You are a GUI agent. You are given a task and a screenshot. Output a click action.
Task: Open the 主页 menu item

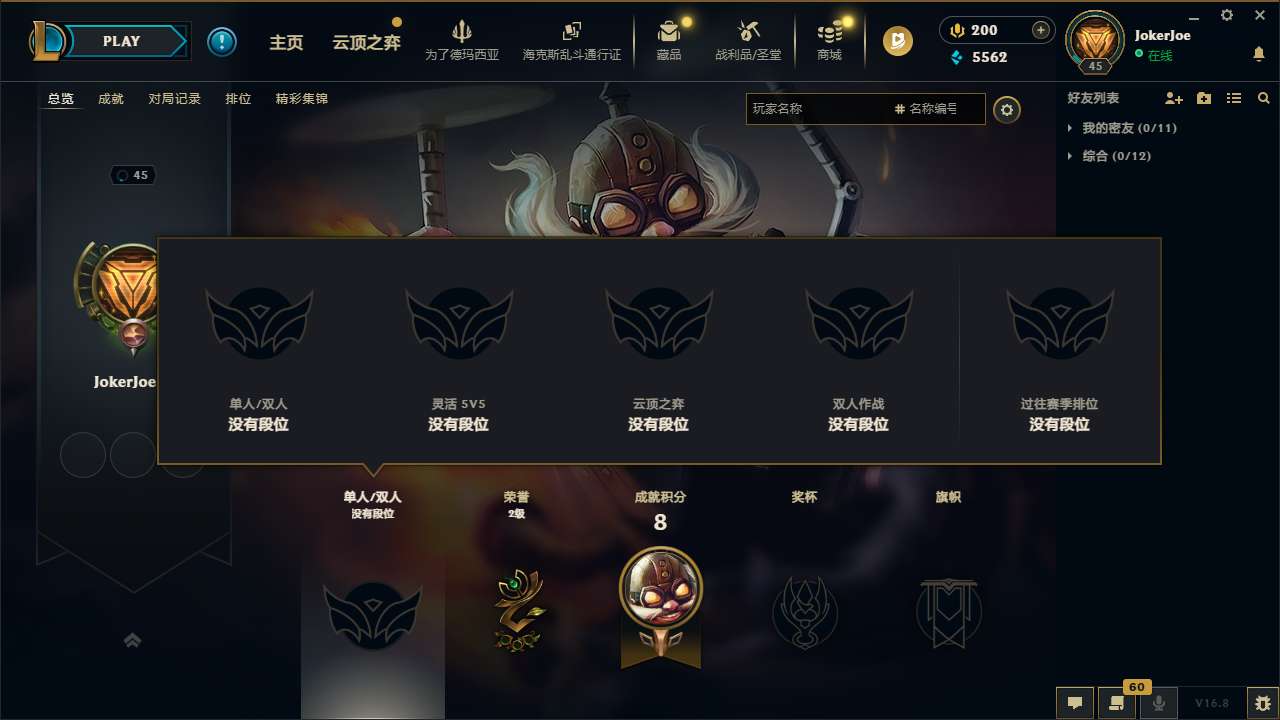(x=287, y=42)
